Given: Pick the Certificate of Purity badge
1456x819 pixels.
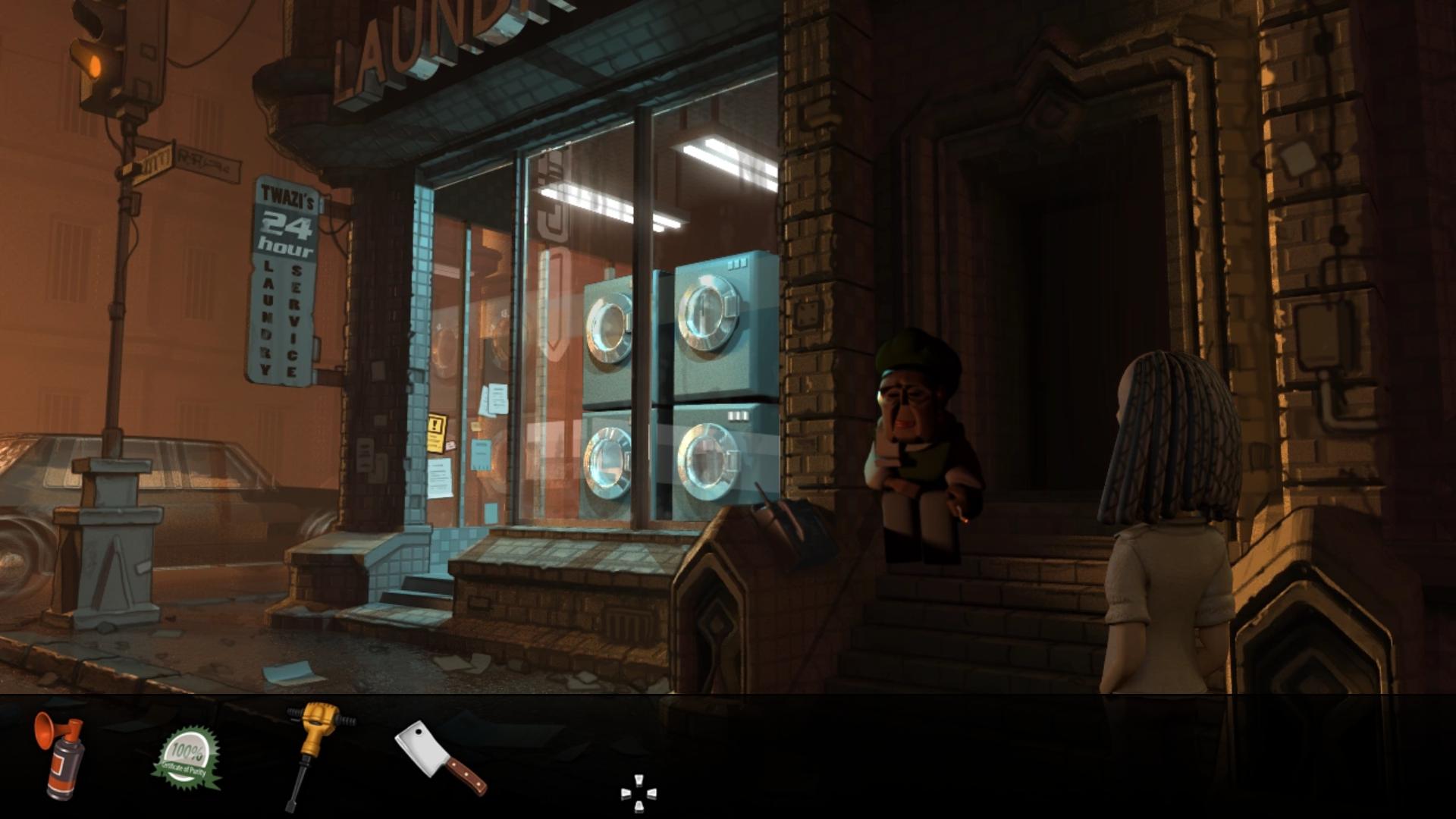Looking at the screenshot, I should tap(187, 758).
